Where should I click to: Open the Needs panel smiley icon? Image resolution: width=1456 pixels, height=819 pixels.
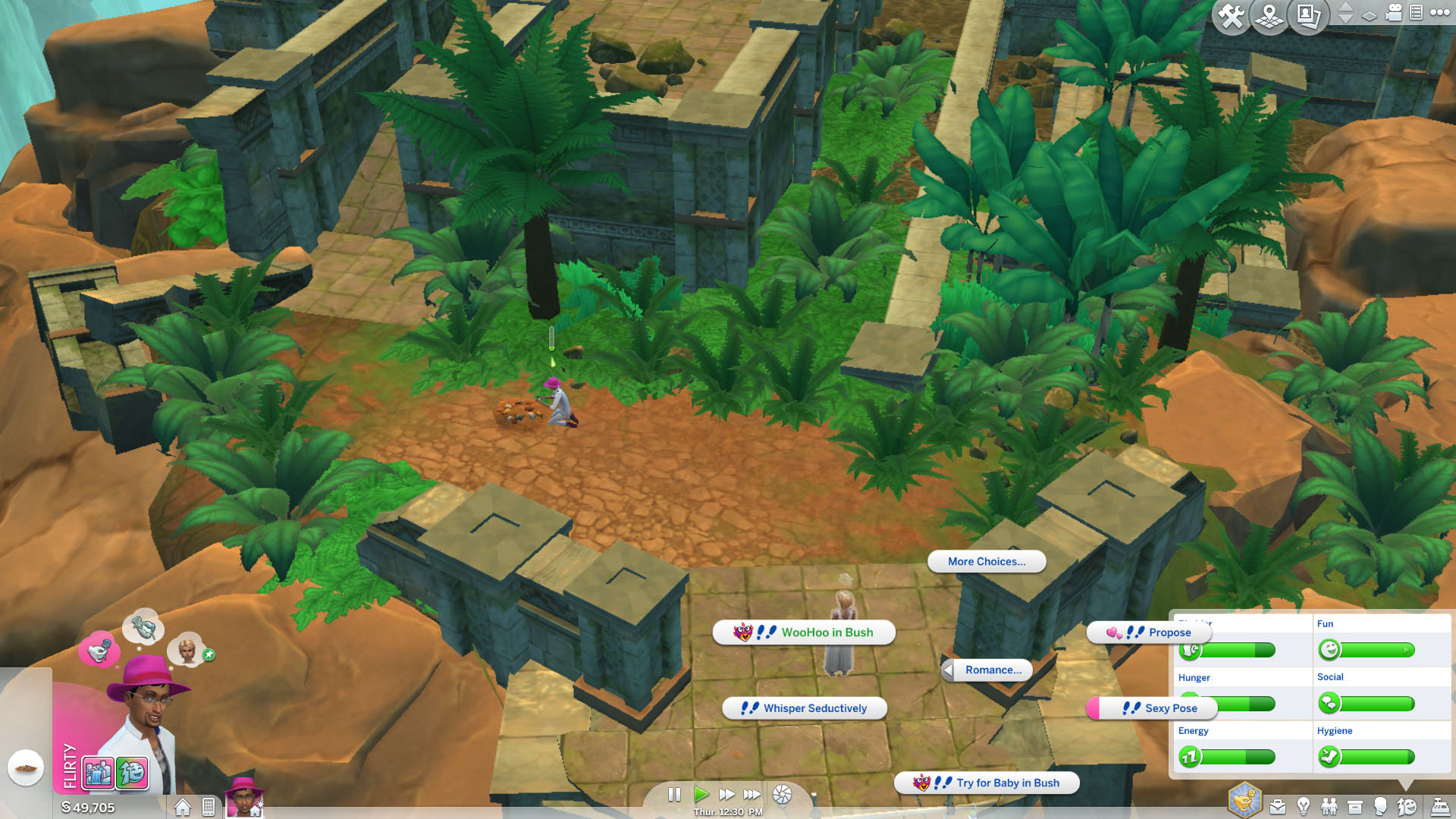pyautogui.click(x=1407, y=805)
